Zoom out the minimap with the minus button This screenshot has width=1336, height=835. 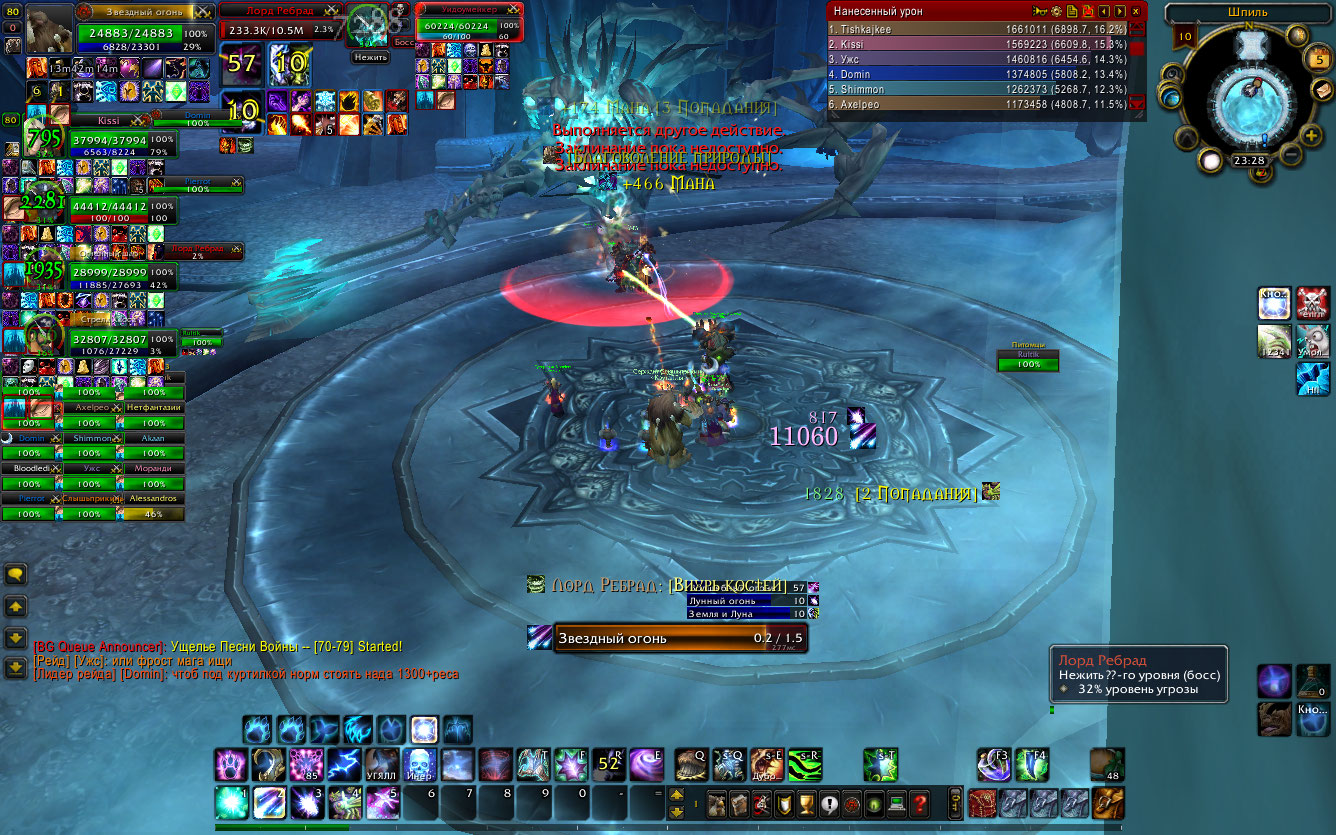[1291, 156]
